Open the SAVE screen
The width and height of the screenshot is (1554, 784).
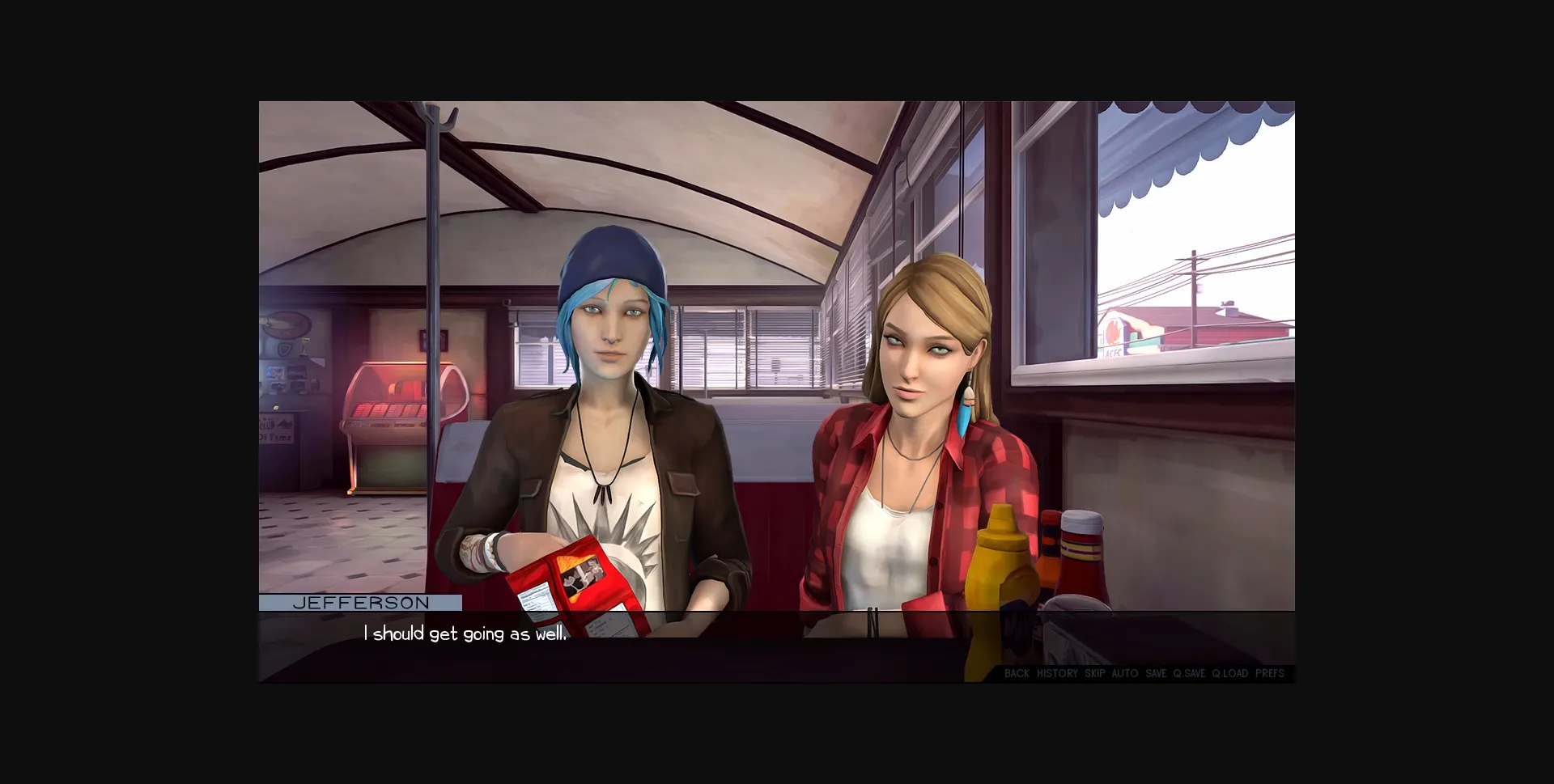(x=1156, y=673)
